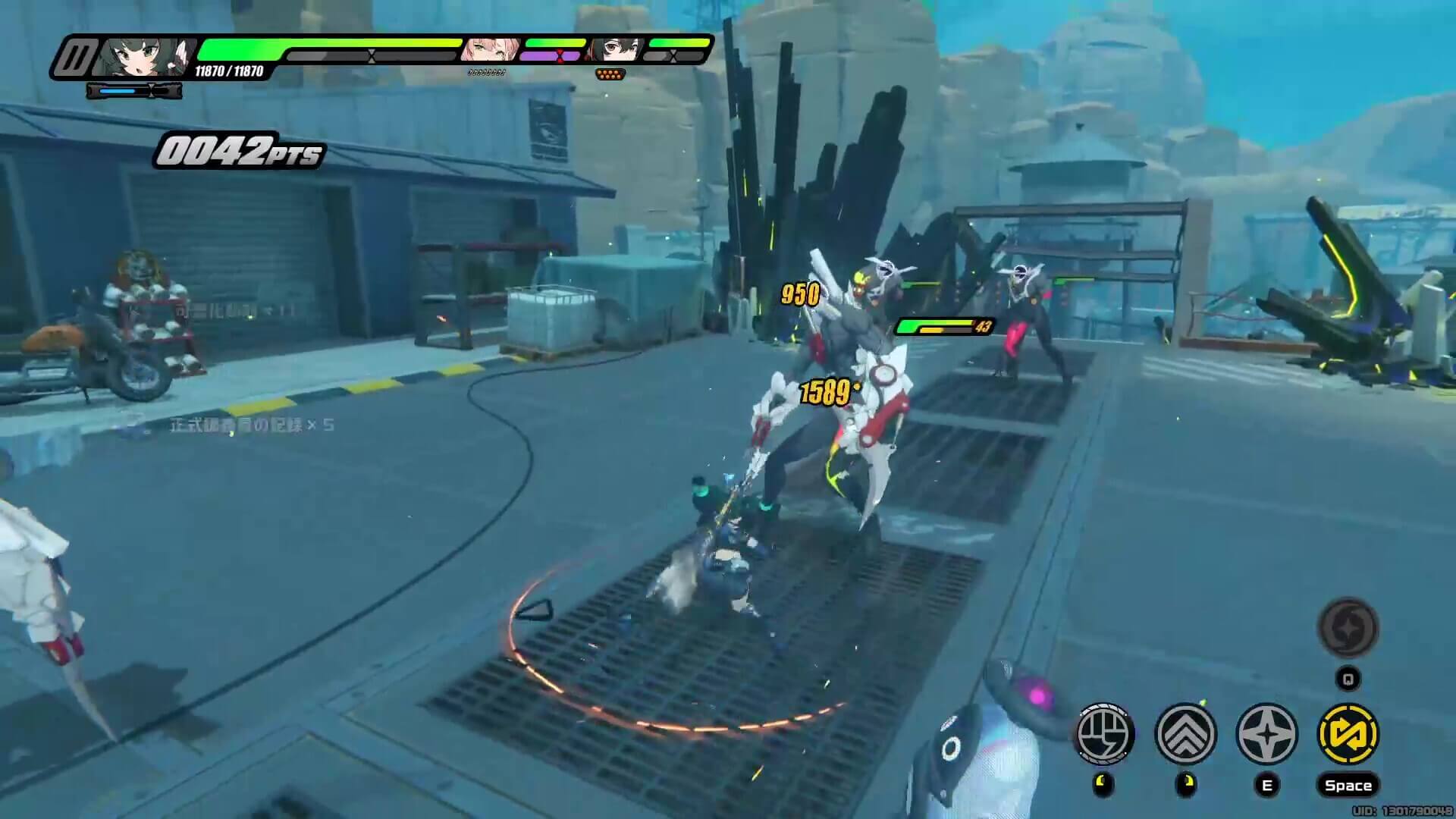The image size is (1456, 819).
Task: Click the E keybind badge
Action: click(1266, 784)
